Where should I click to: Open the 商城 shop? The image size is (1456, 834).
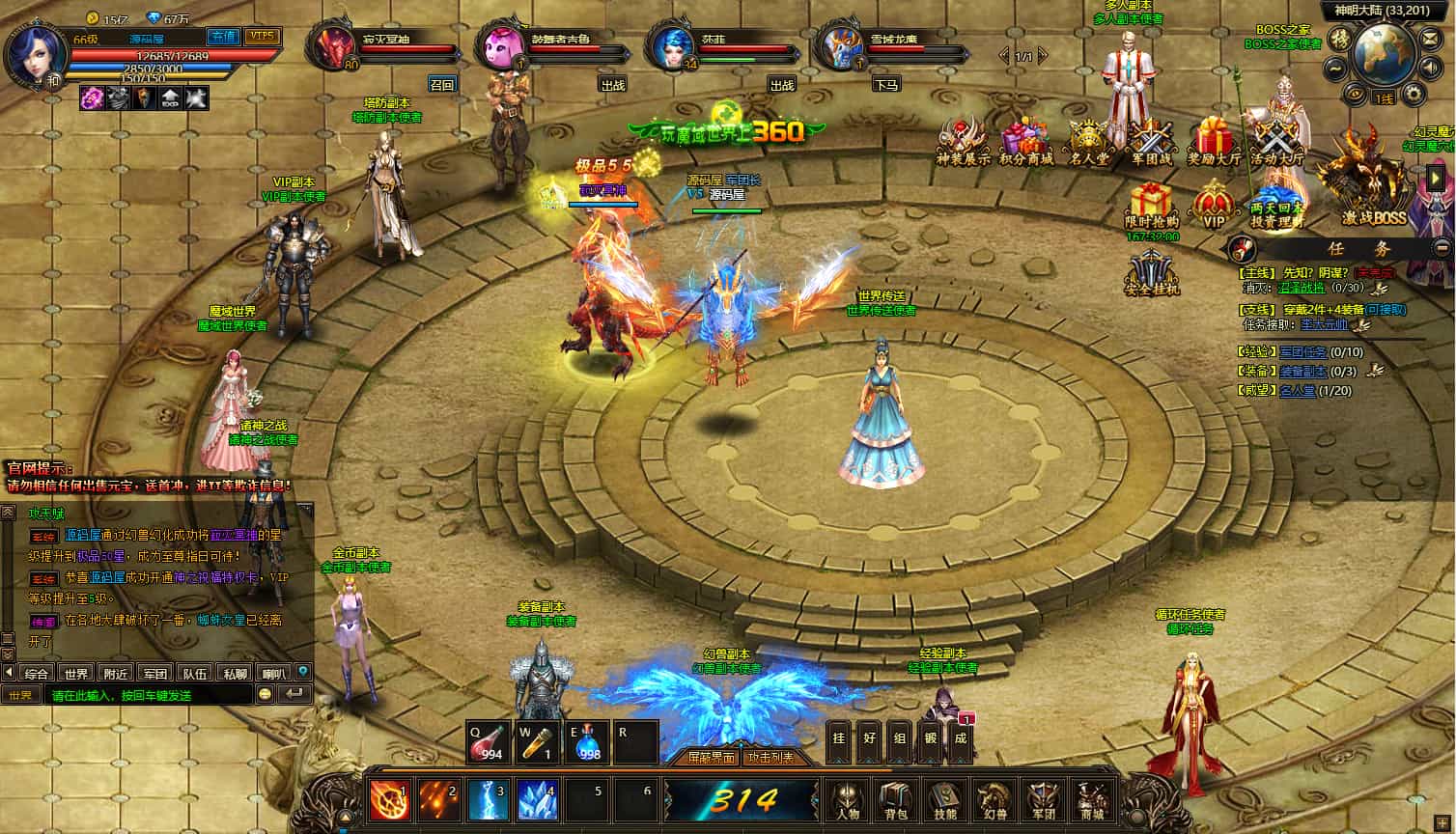click(1092, 799)
